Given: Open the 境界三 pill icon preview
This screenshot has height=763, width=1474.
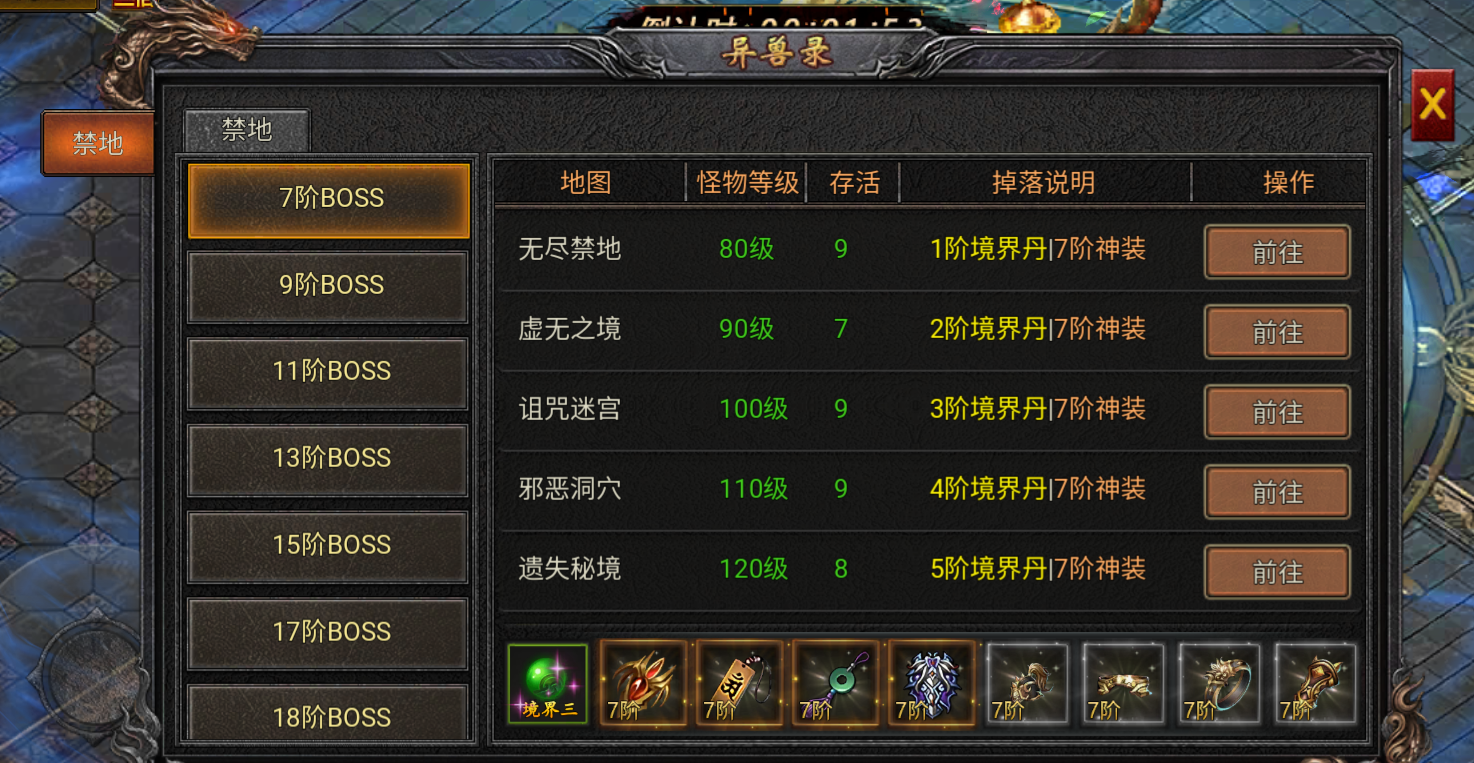Looking at the screenshot, I should (x=548, y=683).
